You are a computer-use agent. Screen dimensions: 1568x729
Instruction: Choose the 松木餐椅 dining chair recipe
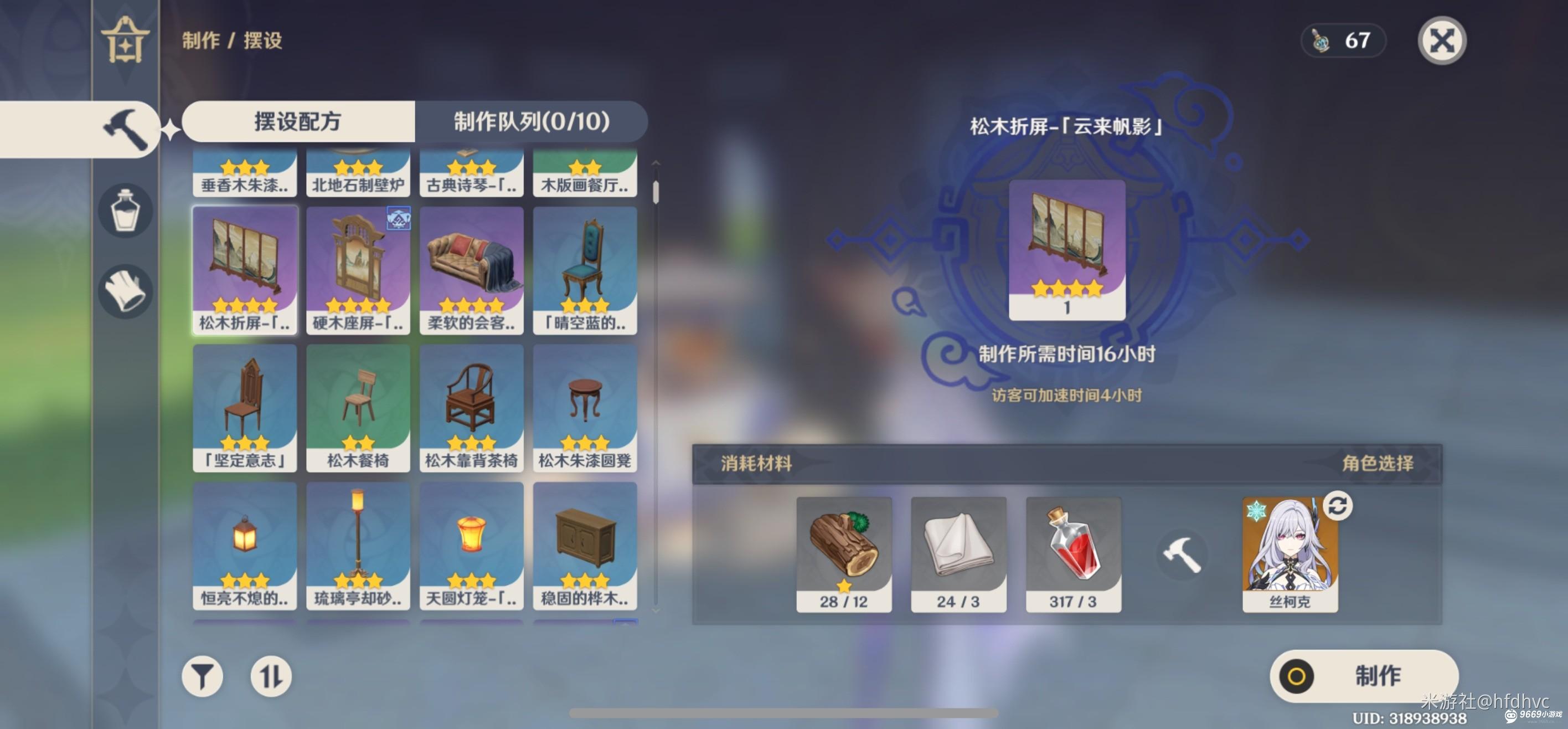358,408
